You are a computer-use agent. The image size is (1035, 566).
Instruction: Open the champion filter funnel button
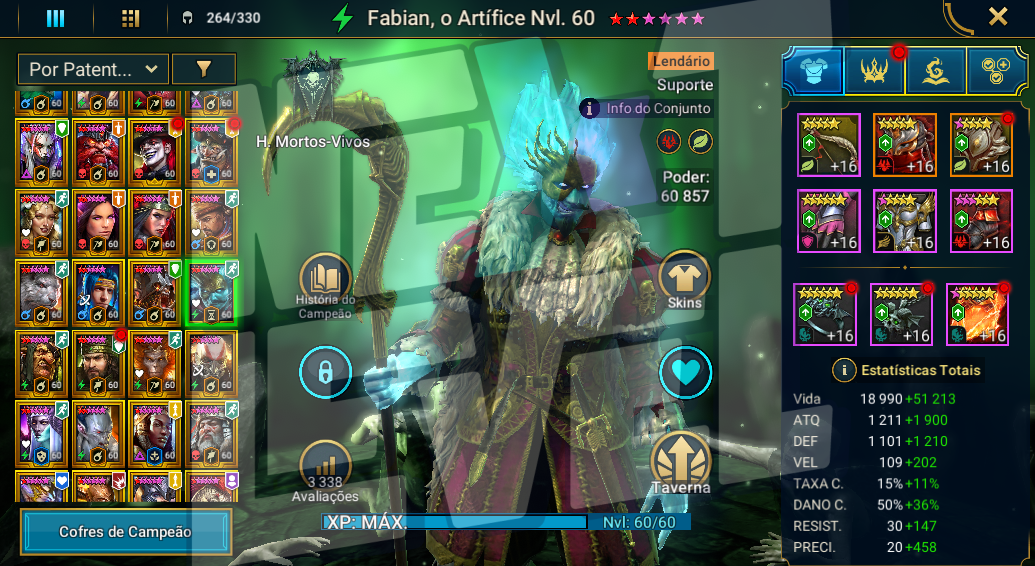(x=204, y=69)
